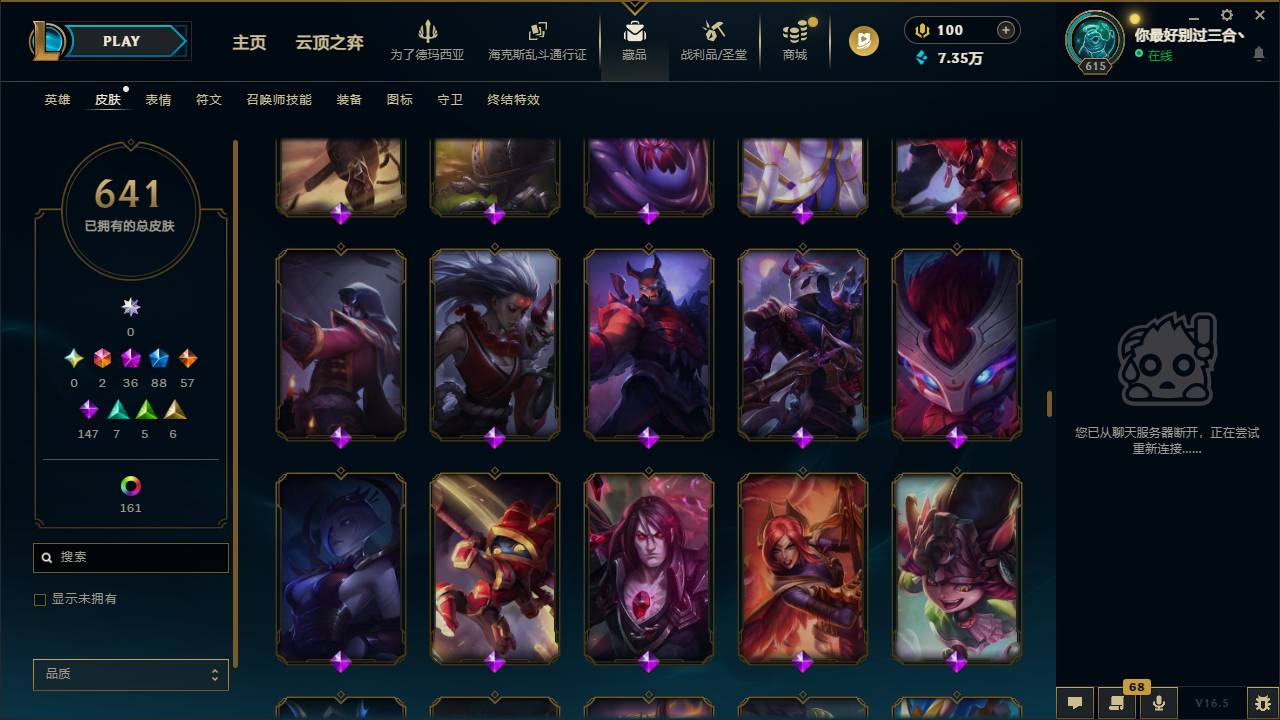
Task: Open the friends list icon showing 68
Action: pyautogui.click(x=1117, y=703)
